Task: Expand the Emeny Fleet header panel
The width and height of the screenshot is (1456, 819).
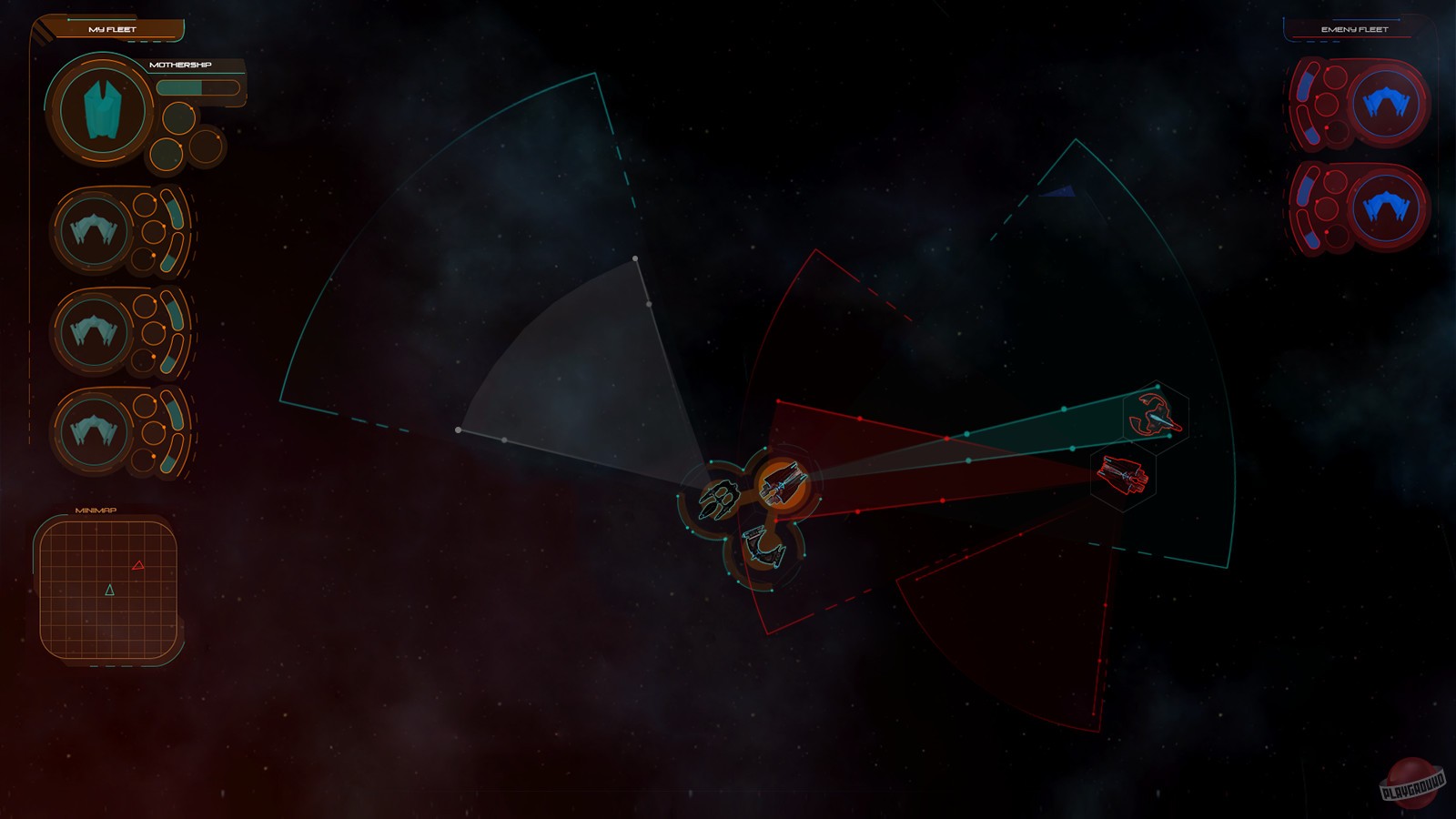Action: [1355, 28]
